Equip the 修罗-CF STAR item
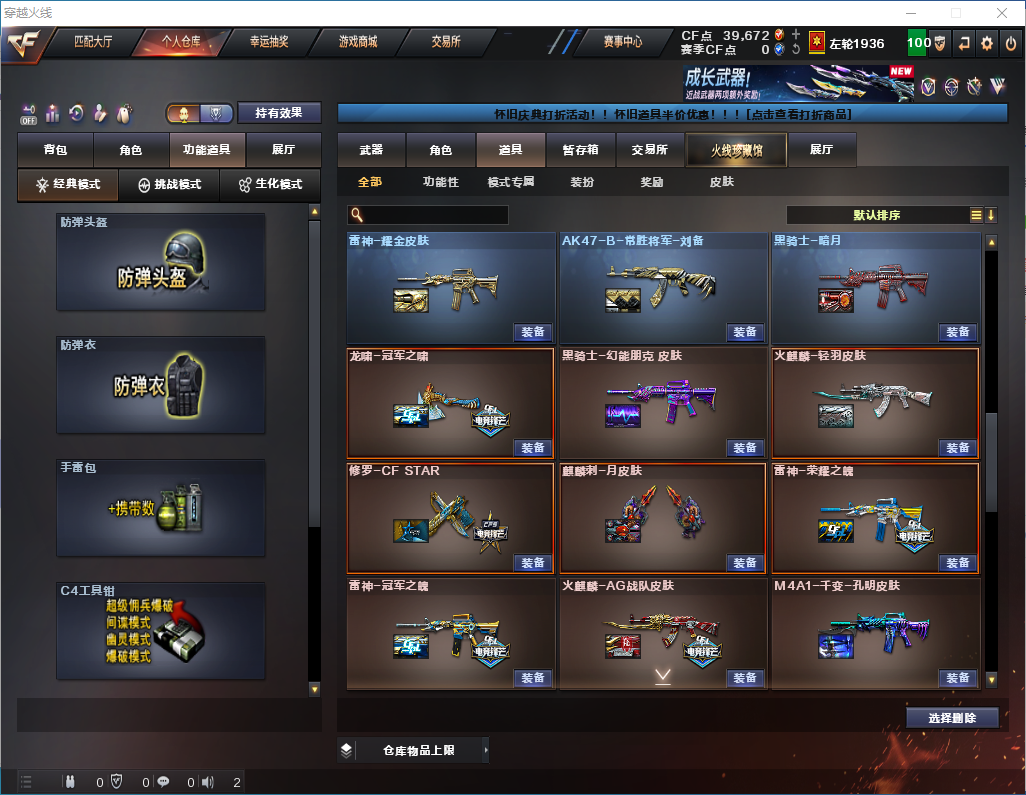The width and height of the screenshot is (1026, 795). [x=533, y=563]
